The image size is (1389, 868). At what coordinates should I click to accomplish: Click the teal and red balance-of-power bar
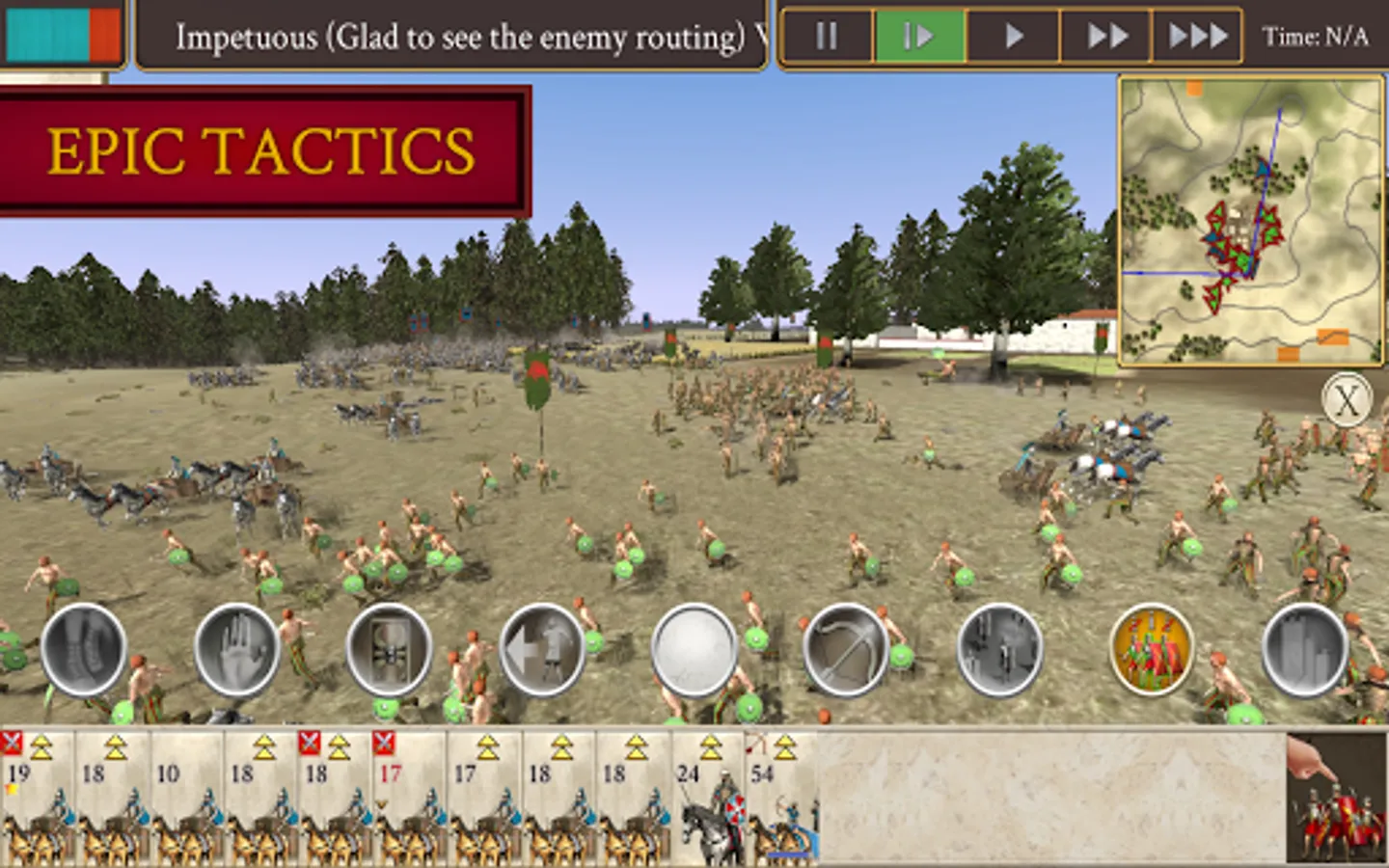tap(63, 34)
